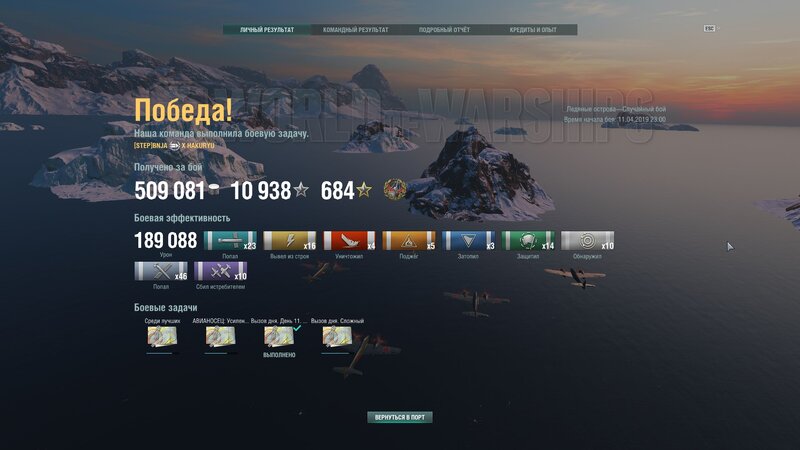The image size is (800, 450).
Task: Click the Защитил x14 ribbon
Action: point(528,241)
